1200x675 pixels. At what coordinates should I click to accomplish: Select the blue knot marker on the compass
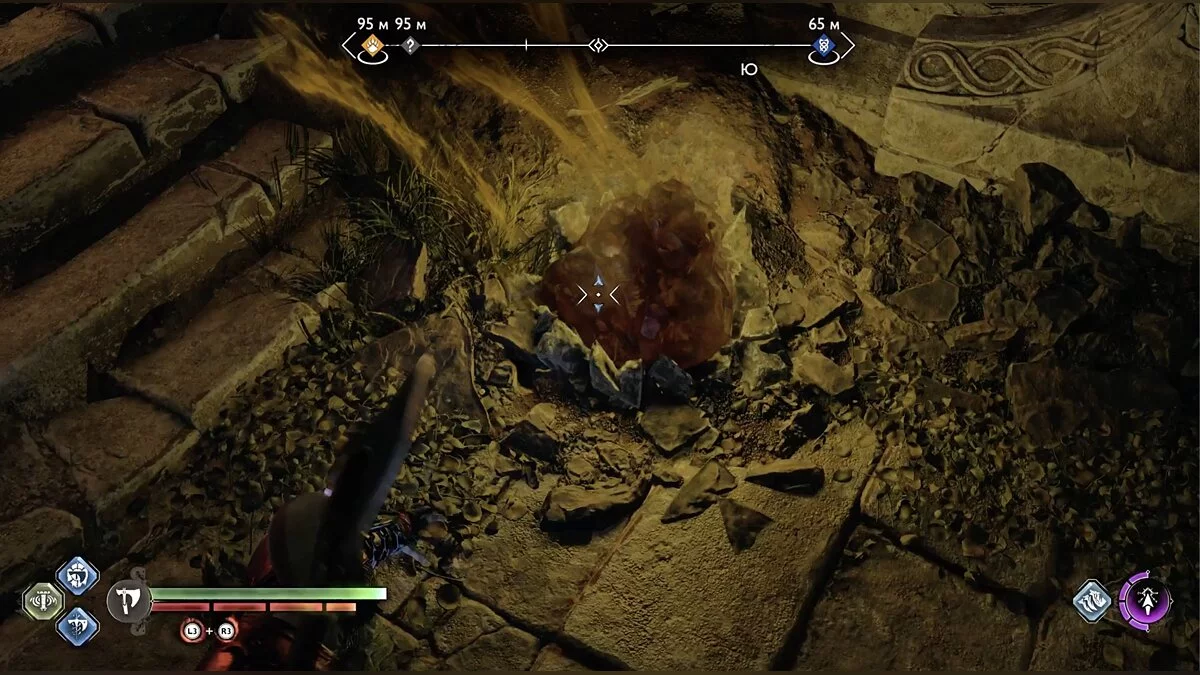[x=823, y=45]
